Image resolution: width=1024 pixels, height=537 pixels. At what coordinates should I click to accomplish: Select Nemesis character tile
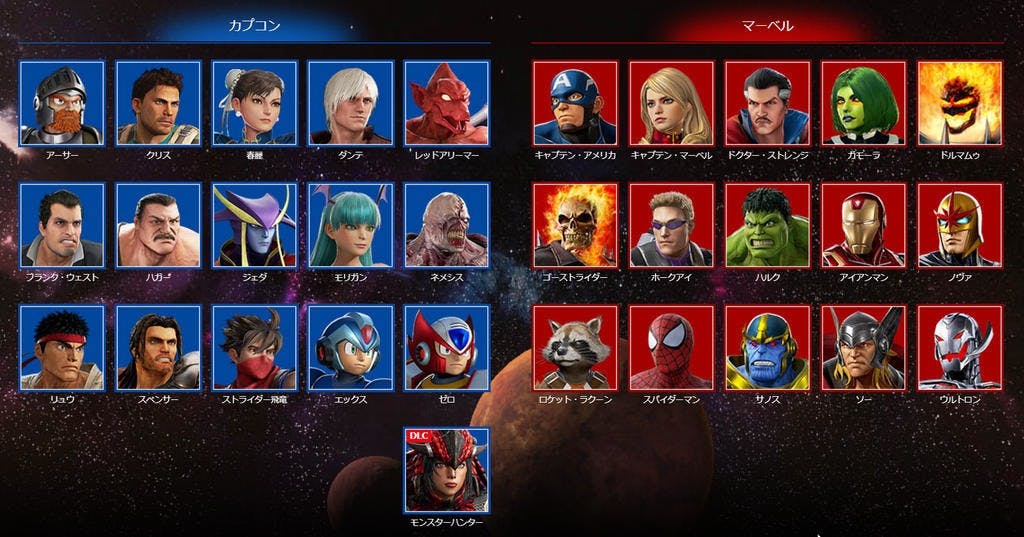(x=446, y=225)
